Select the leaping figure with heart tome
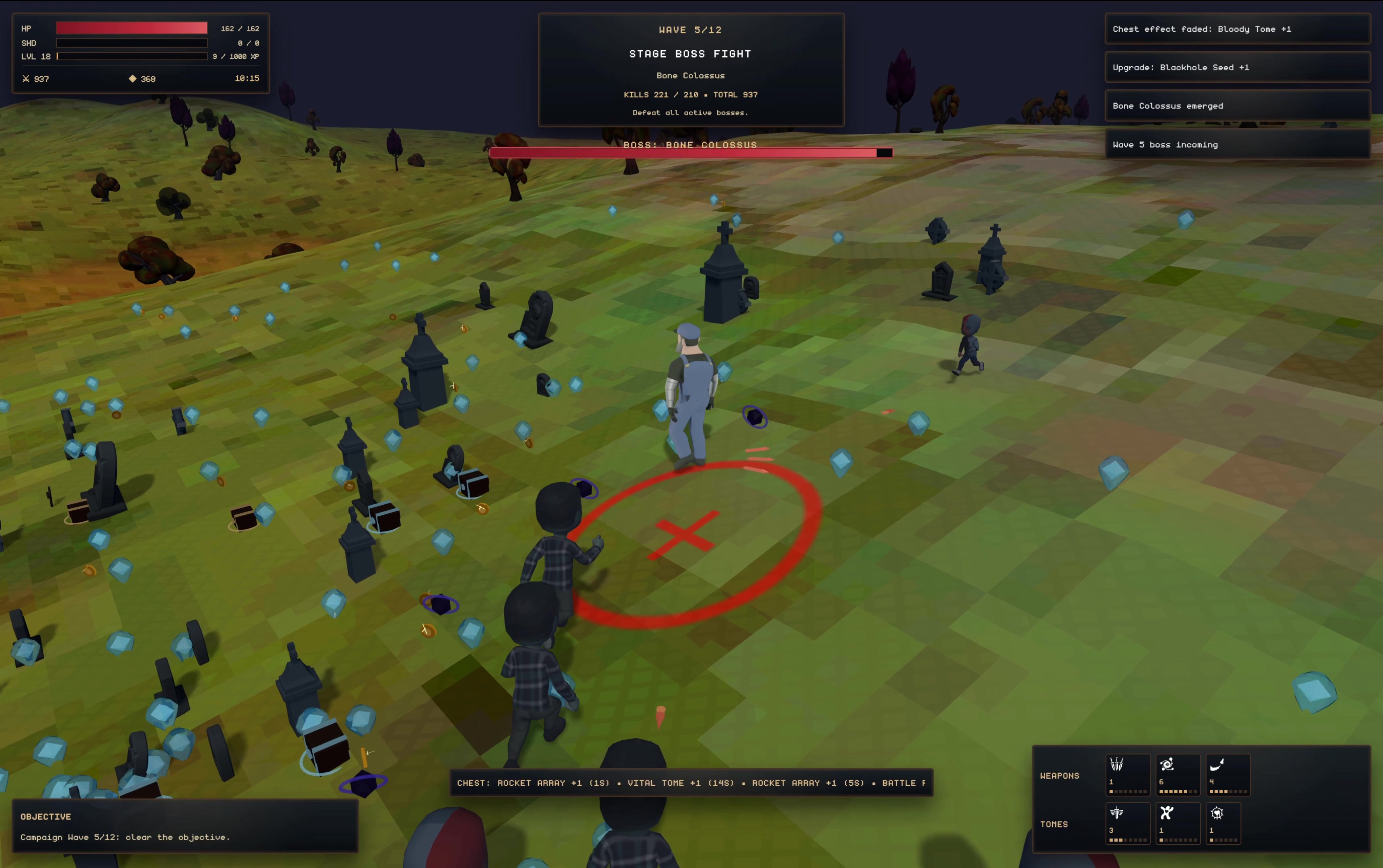 (x=1178, y=823)
